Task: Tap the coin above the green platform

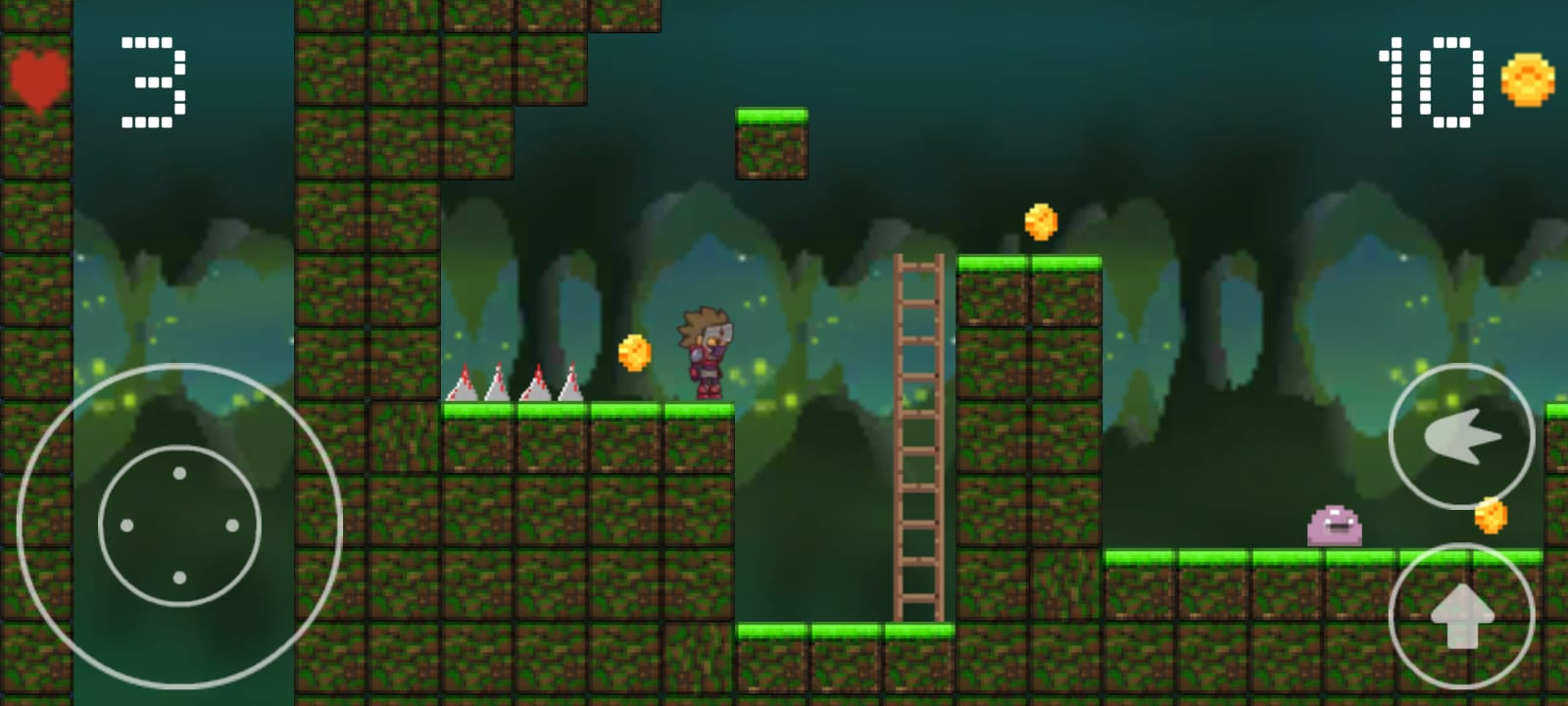Action: (1042, 221)
